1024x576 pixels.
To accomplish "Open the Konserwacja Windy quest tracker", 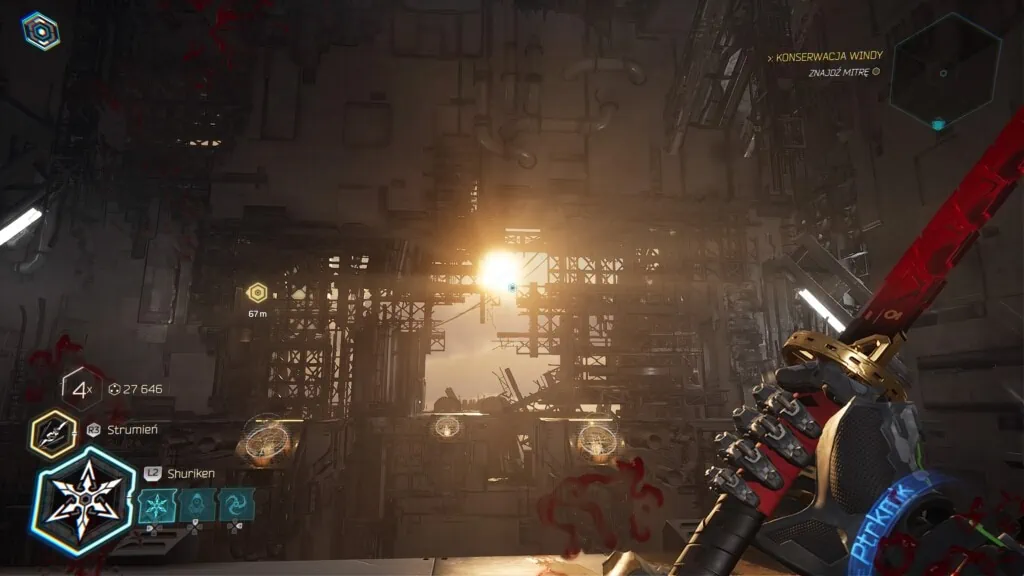I will tap(828, 57).
